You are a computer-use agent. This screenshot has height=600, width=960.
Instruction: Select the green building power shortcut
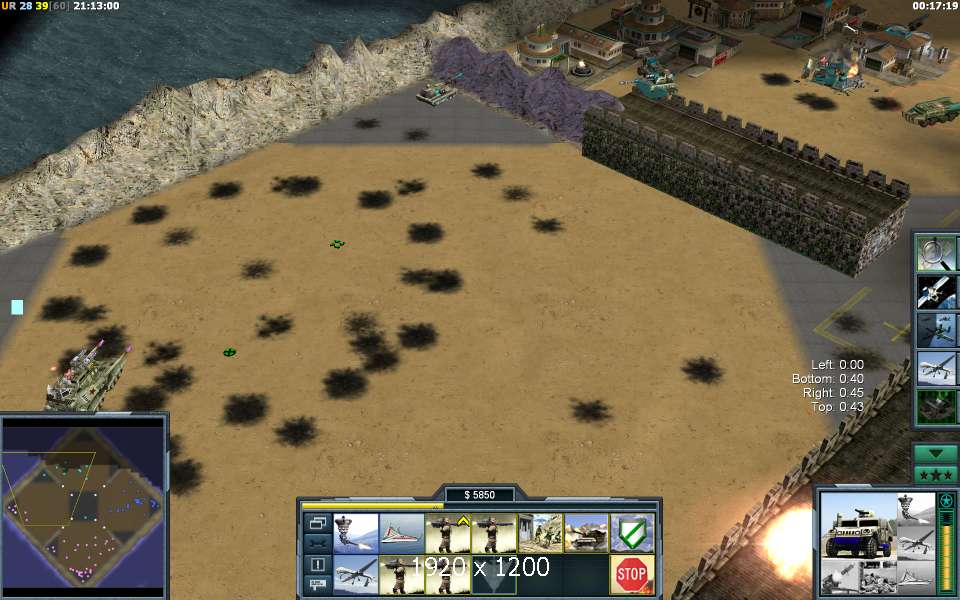[936, 406]
